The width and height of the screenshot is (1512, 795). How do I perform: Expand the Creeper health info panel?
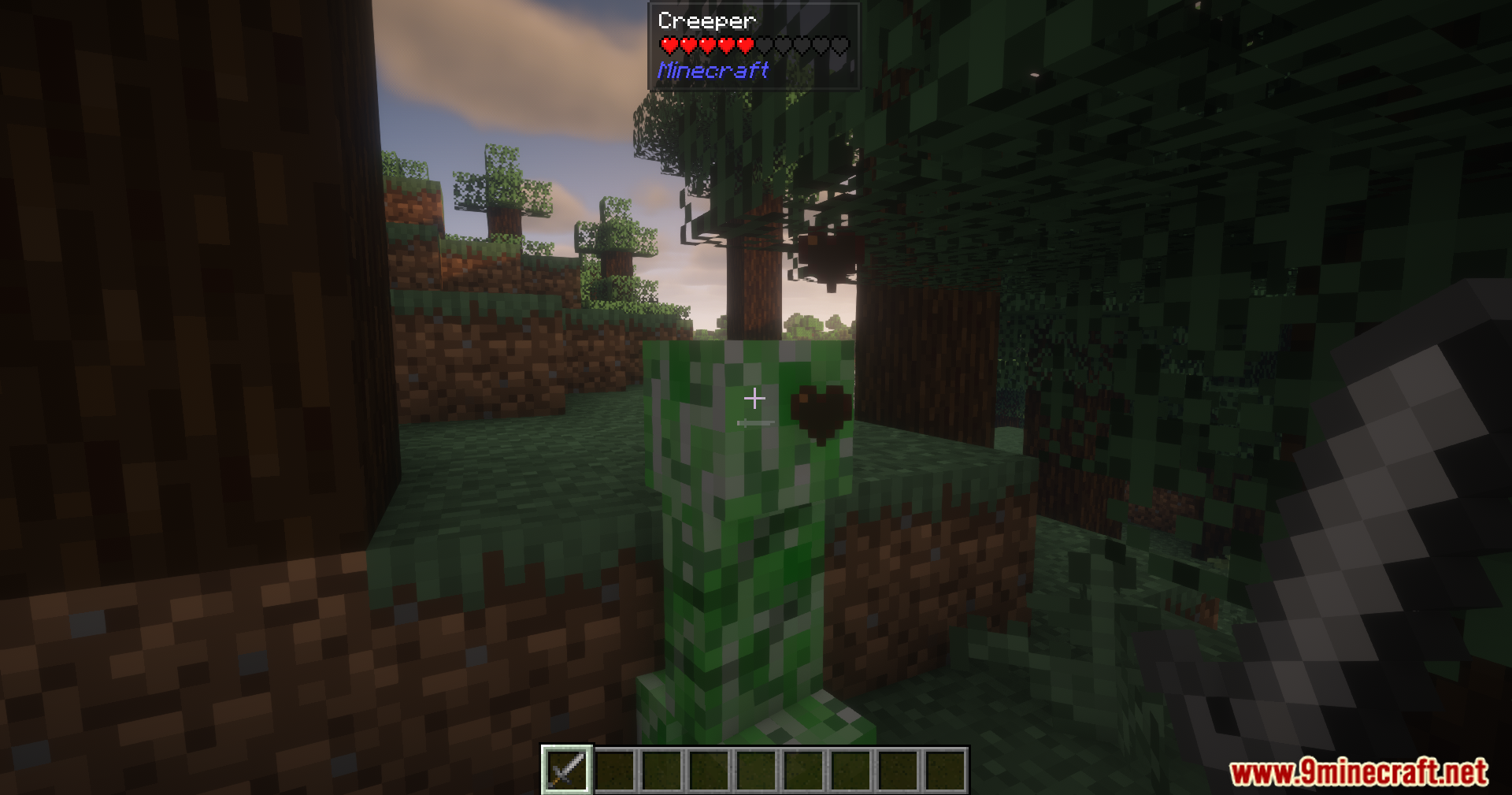(x=754, y=47)
